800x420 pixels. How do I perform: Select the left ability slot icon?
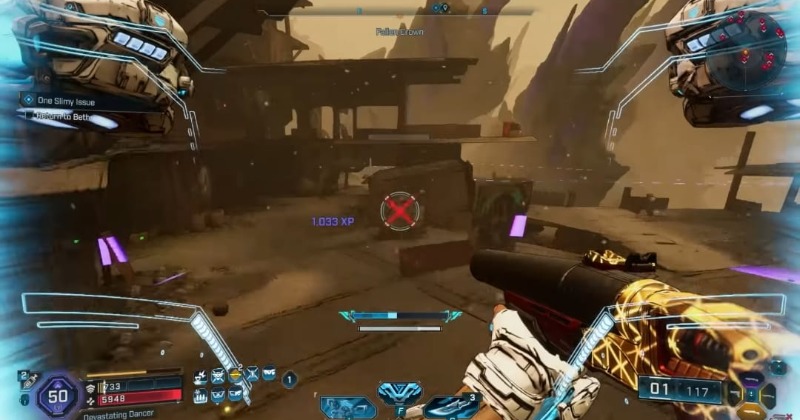(x=348, y=406)
